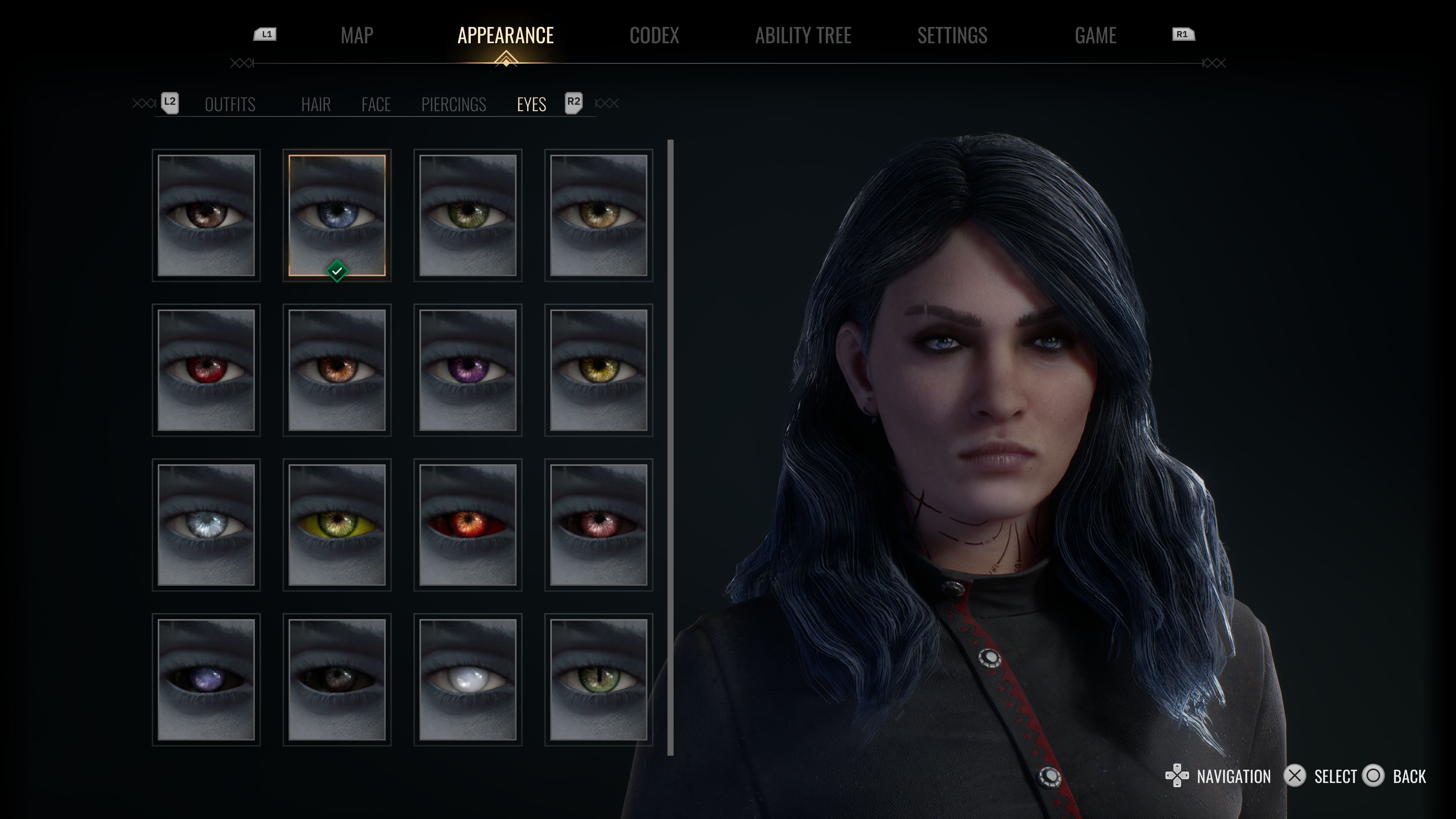Pick the fully white blind eye
The width and height of the screenshot is (1456, 819).
467,679
